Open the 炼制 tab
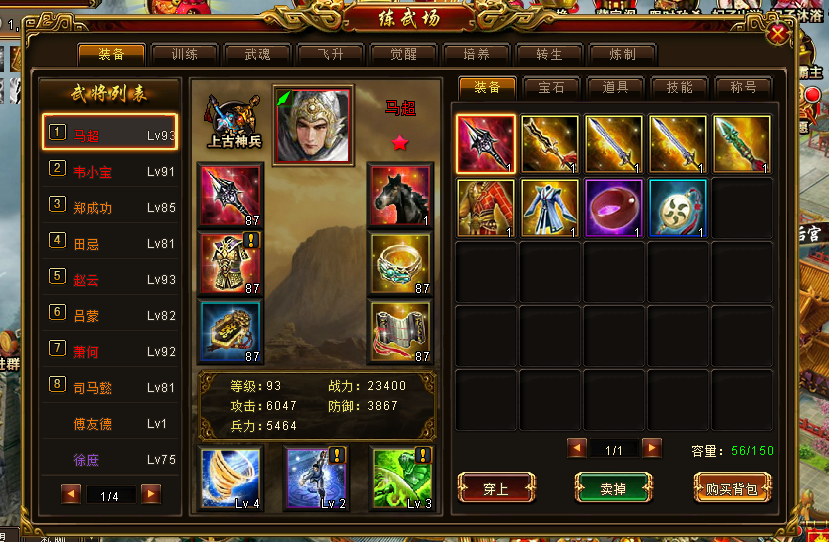829x542 pixels. pos(622,54)
